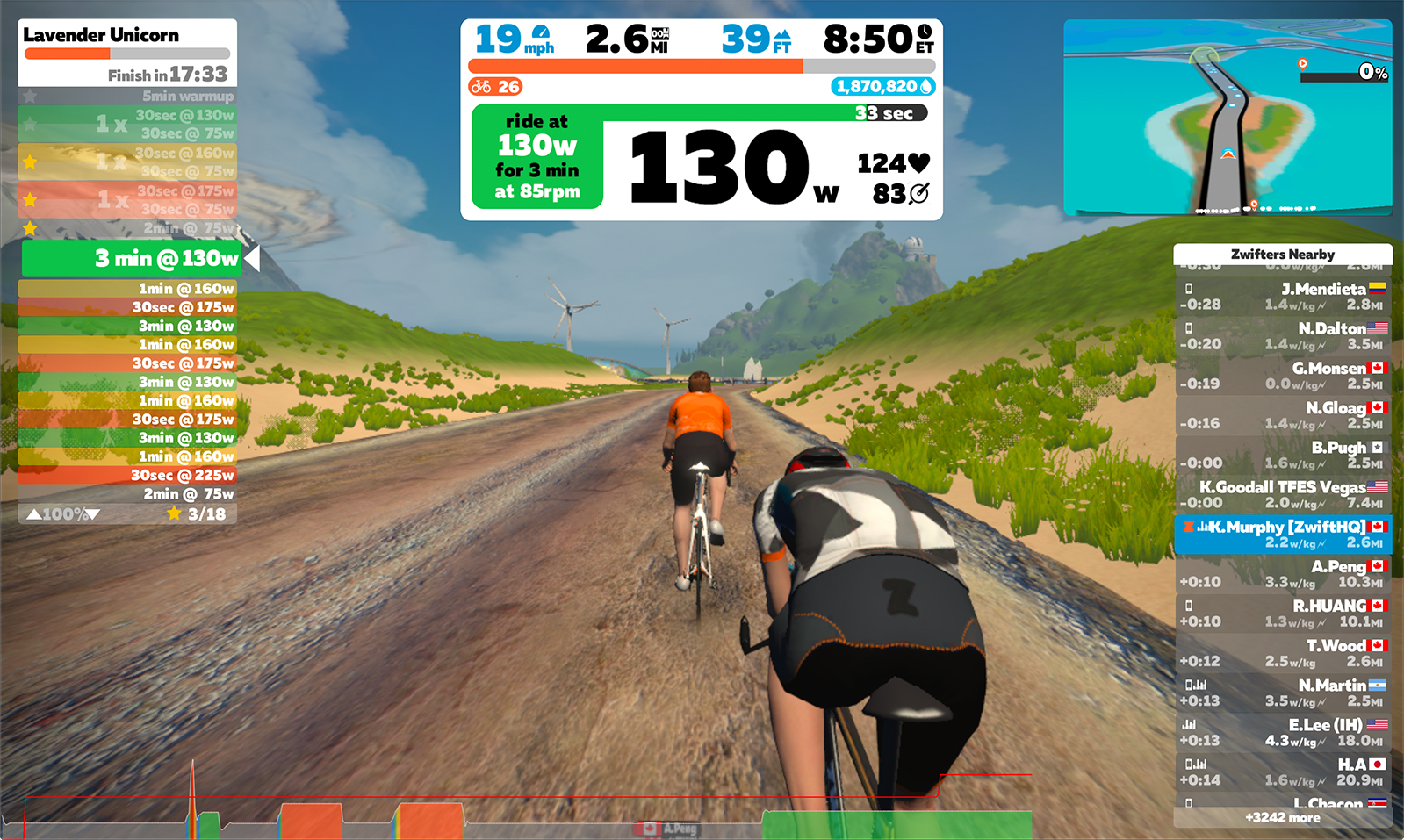Click the white arrow beside 3 min @ 130w
This screenshot has height=840, width=1404.
pos(250,259)
